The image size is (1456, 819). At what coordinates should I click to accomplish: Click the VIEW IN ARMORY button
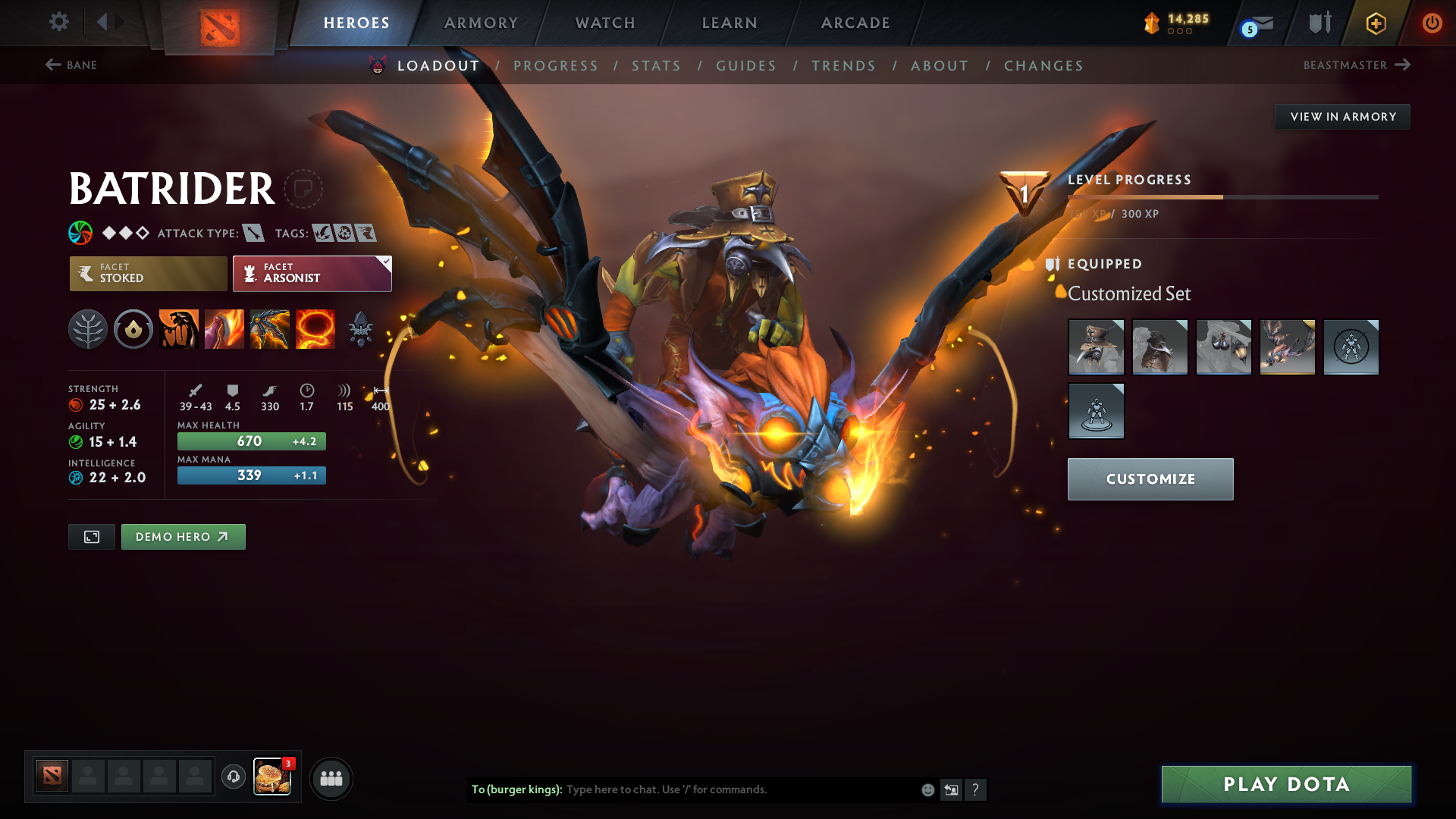[1342, 116]
